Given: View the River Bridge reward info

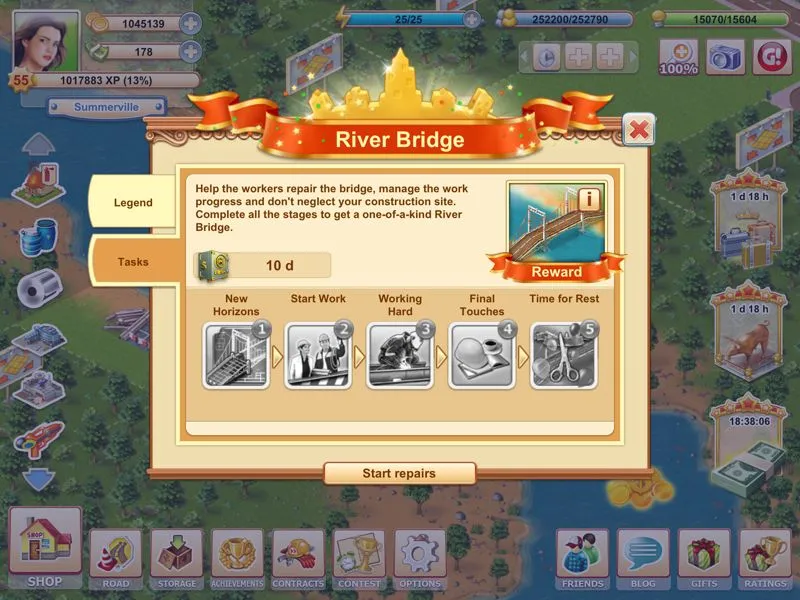Looking at the screenshot, I should (589, 199).
